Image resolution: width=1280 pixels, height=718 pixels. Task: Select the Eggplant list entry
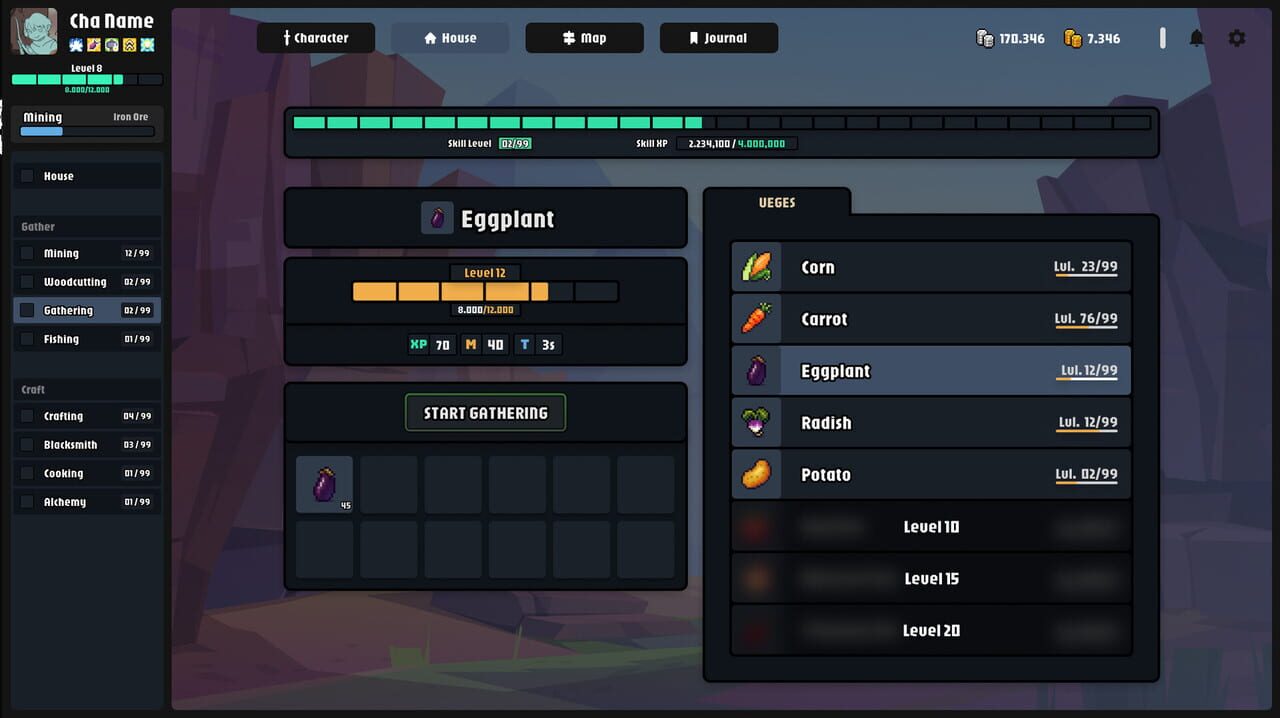point(930,371)
